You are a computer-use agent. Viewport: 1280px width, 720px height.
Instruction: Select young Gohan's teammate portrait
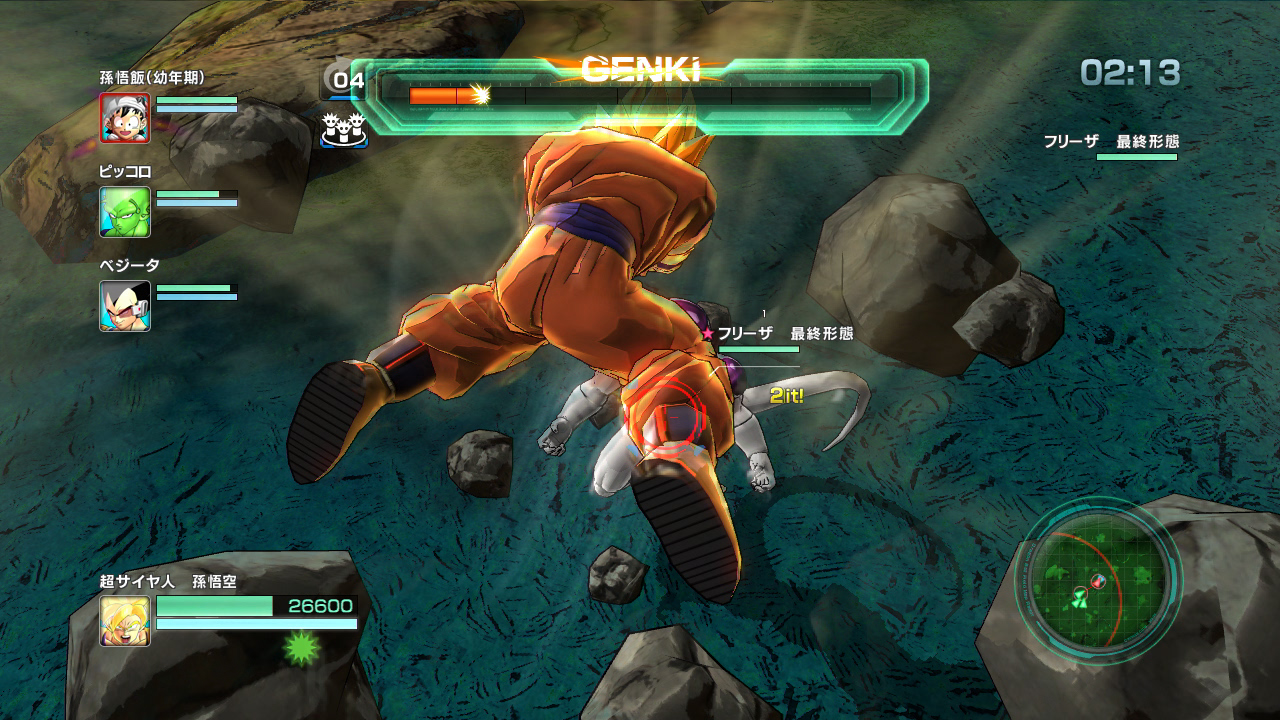pyautogui.click(x=125, y=118)
